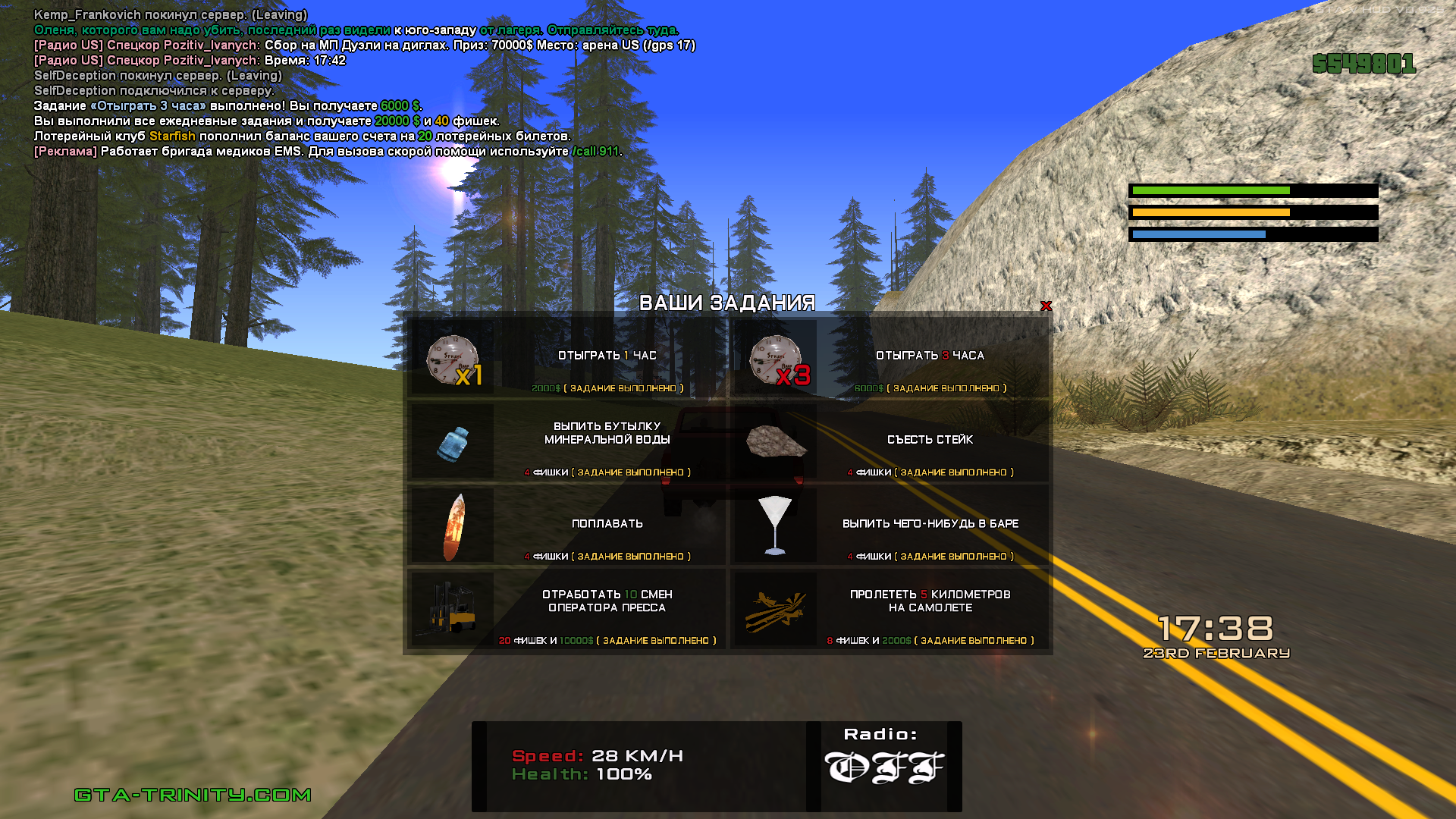Select the 'Поплавать' surfboard task
This screenshot has width=1456, height=819.
click(x=567, y=526)
